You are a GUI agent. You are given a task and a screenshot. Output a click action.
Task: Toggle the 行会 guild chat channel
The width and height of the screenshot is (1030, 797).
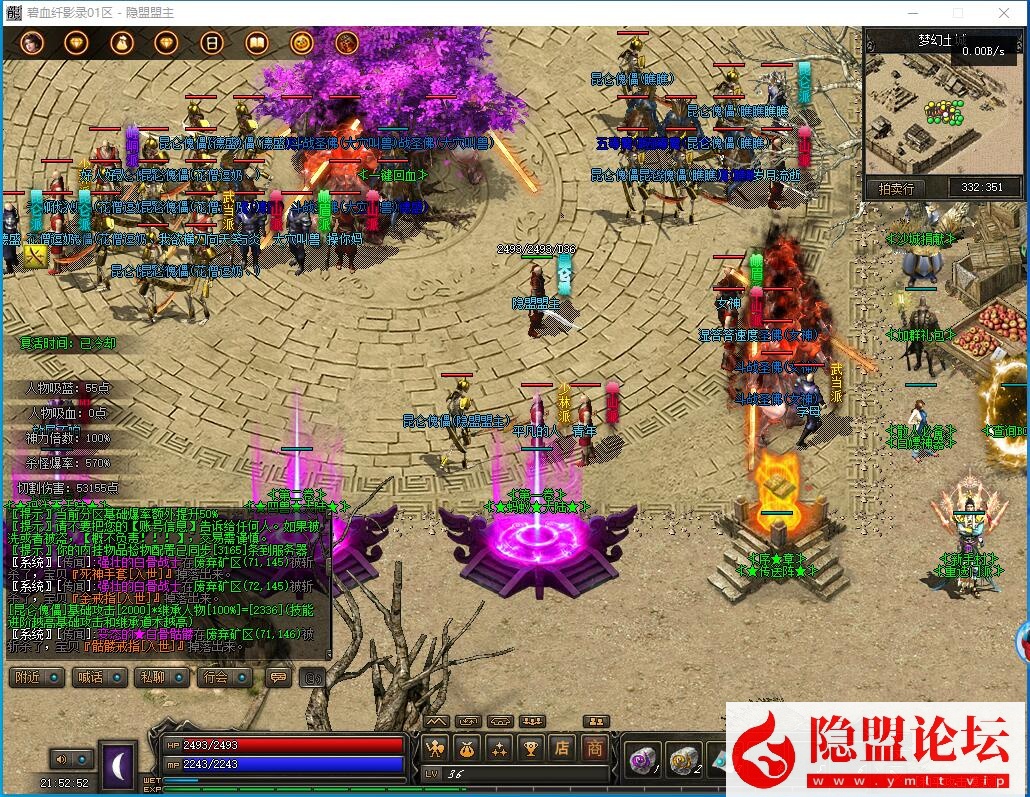pyautogui.click(x=216, y=677)
